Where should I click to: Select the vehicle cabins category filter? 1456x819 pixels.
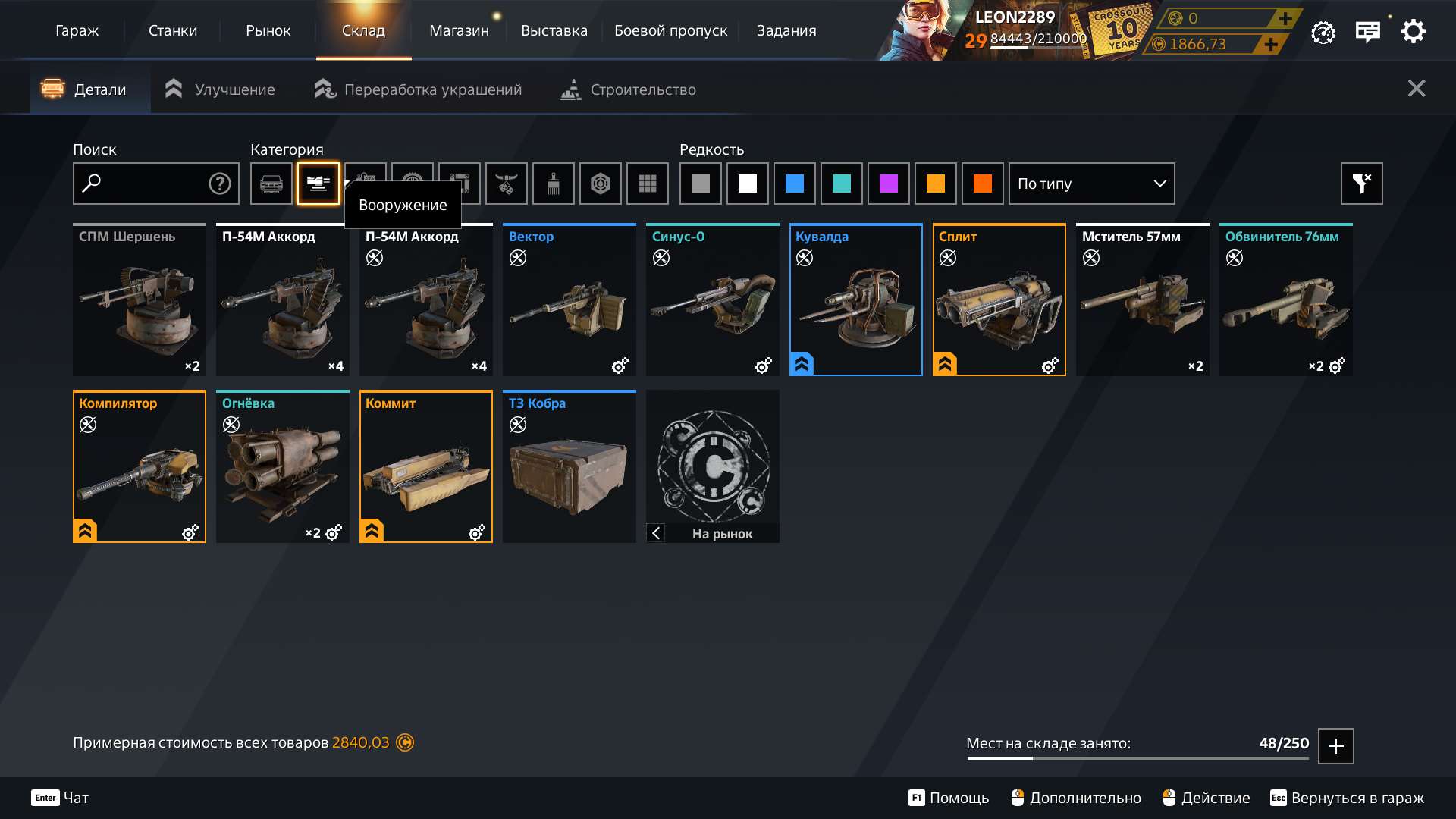pos(271,184)
